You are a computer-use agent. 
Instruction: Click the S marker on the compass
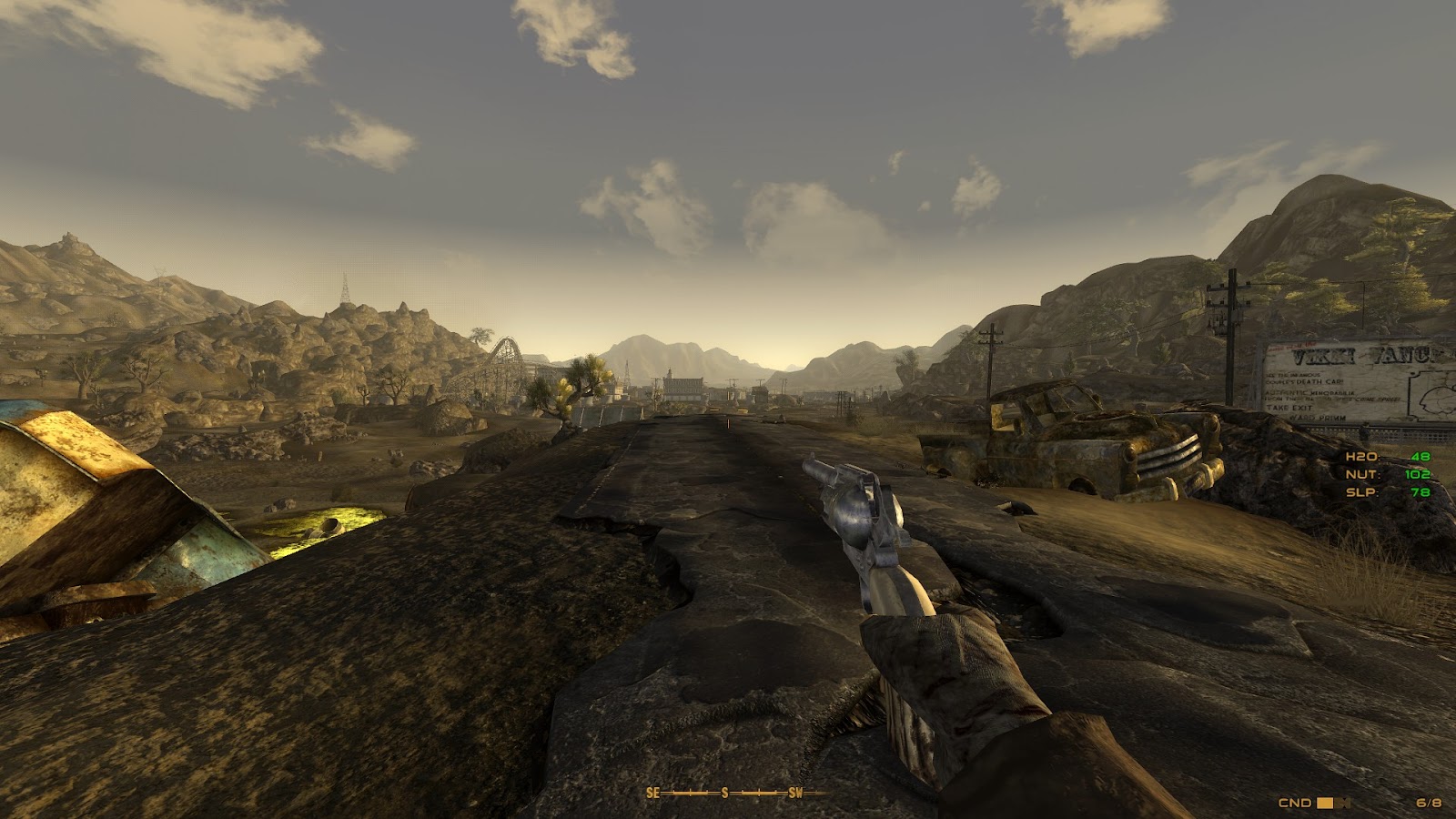pos(724,793)
